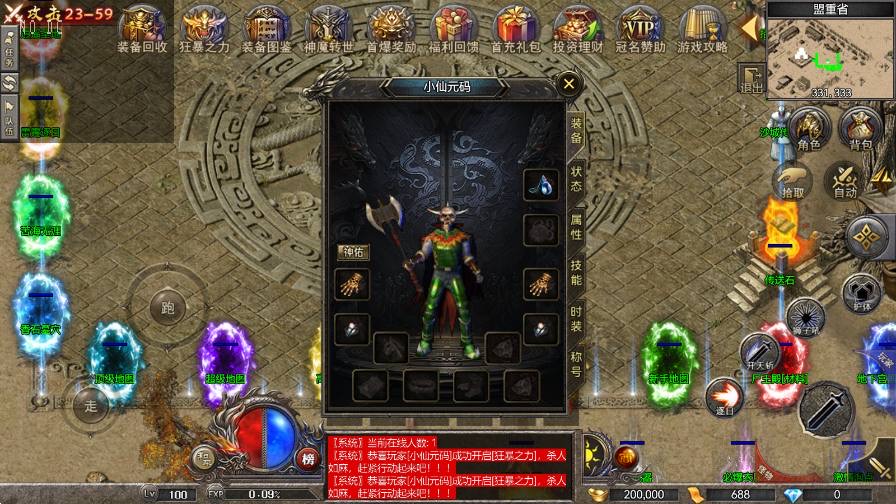Switch to the 时装 fashion tab
The width and height of the screenshot is (896, 504).
[577, 318]
